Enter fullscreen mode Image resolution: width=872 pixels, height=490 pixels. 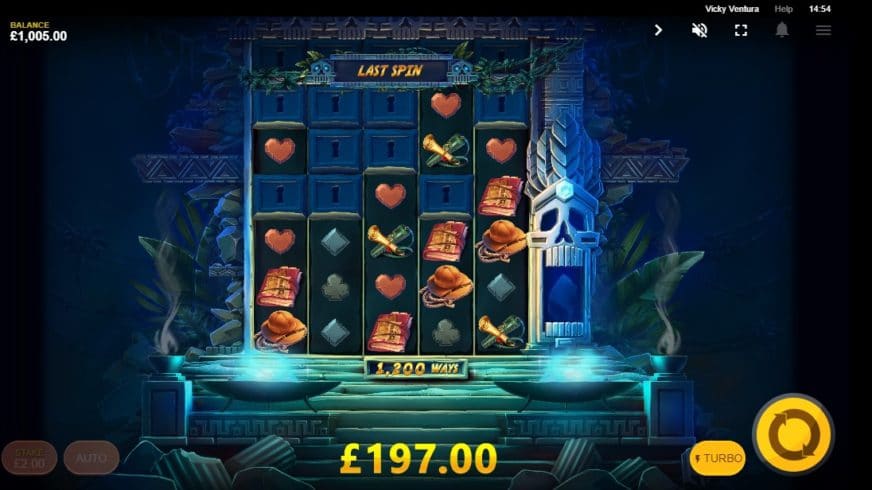click(741, 30)
